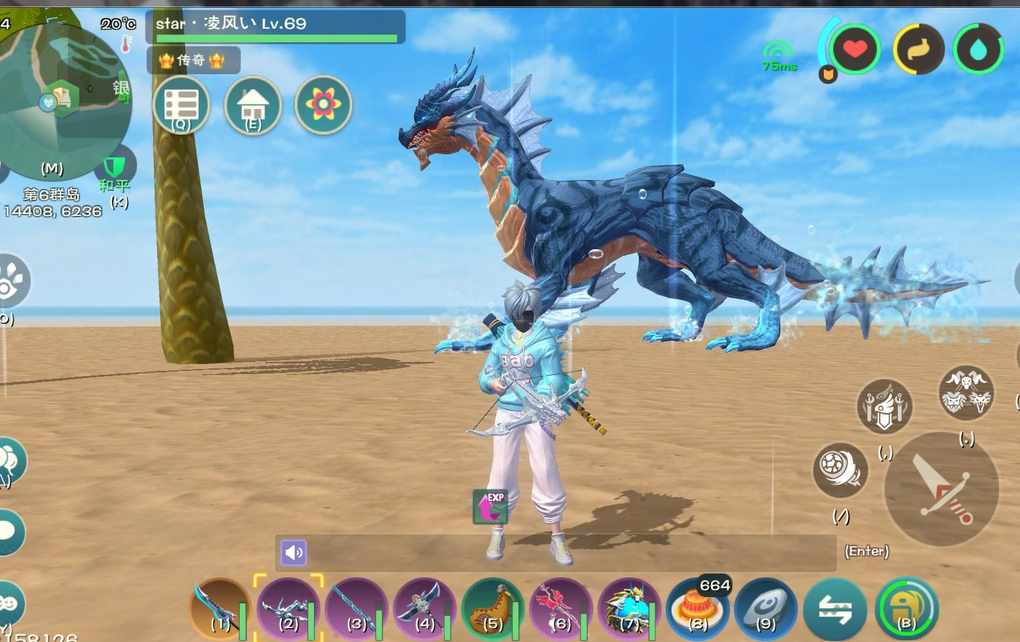The image size is (1020, 642).
Task: Swap hotbar with the arrows button
Action: tap(835, 608)
